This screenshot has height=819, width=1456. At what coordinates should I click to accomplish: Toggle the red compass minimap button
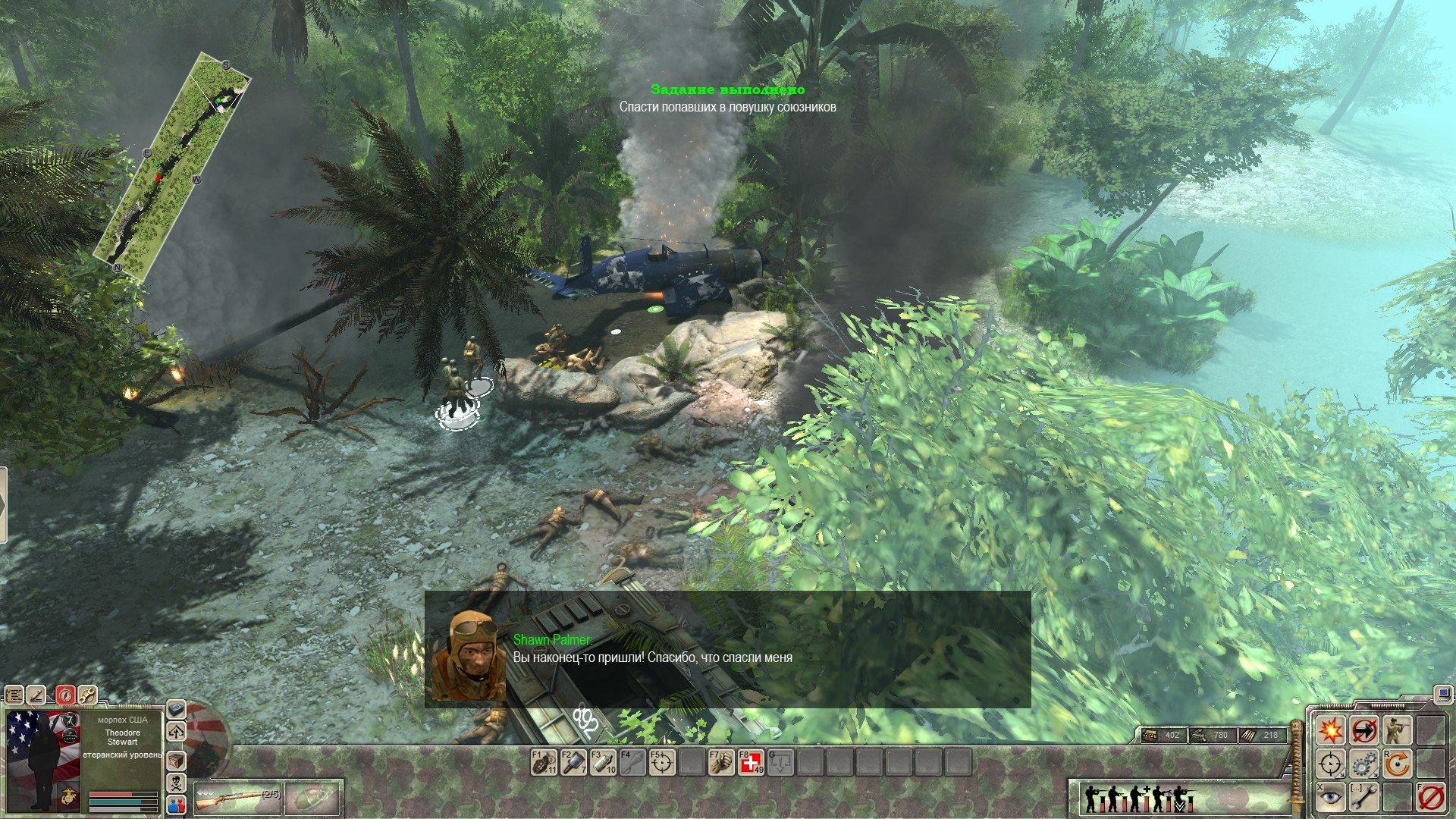(x=66, y=695)
